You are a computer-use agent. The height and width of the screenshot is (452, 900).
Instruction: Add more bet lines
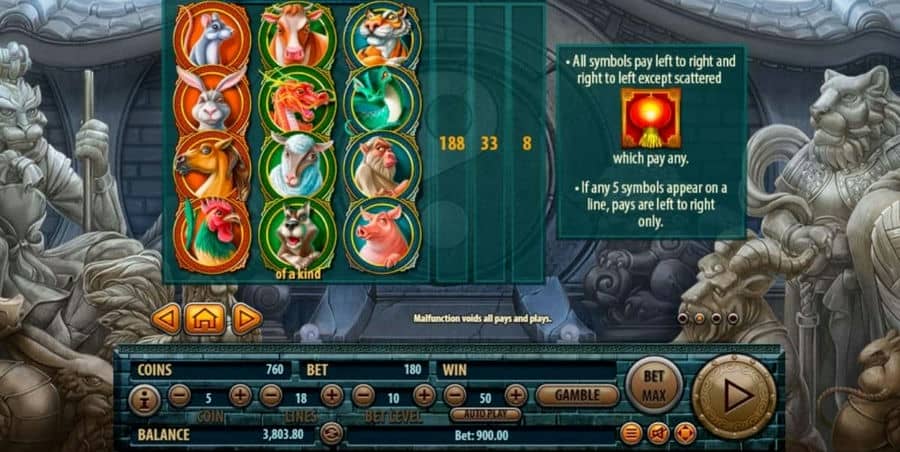point(332,396)
